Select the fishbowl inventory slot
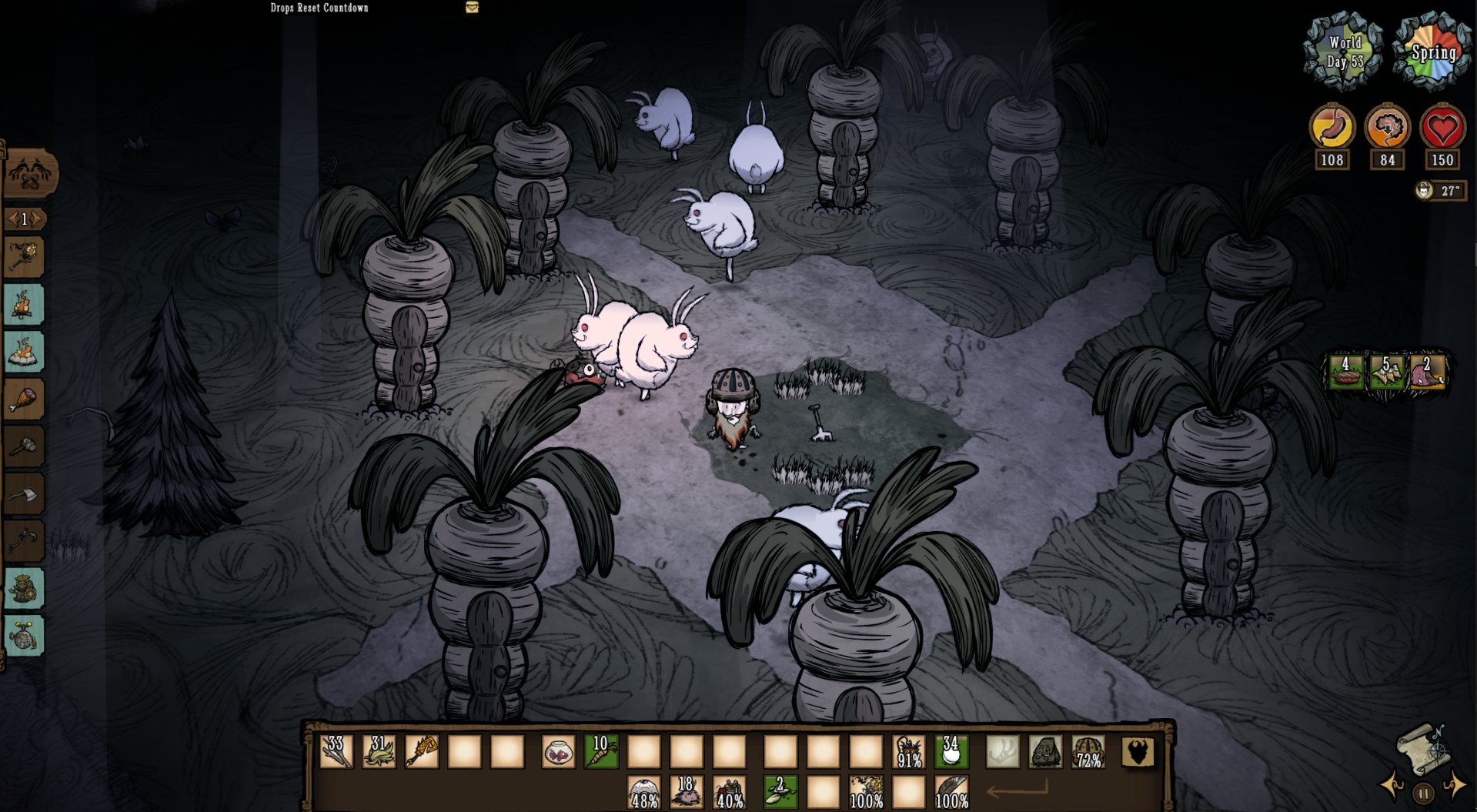 tap(558, 752)
